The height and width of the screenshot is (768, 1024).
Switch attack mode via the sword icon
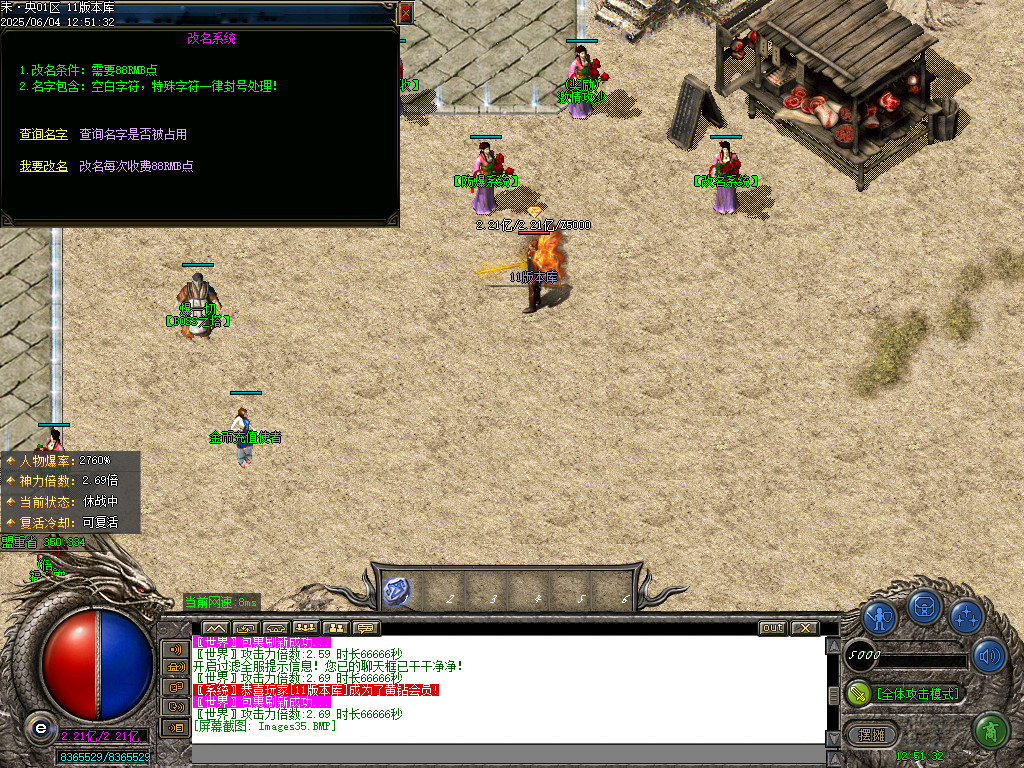pos(858,693)
